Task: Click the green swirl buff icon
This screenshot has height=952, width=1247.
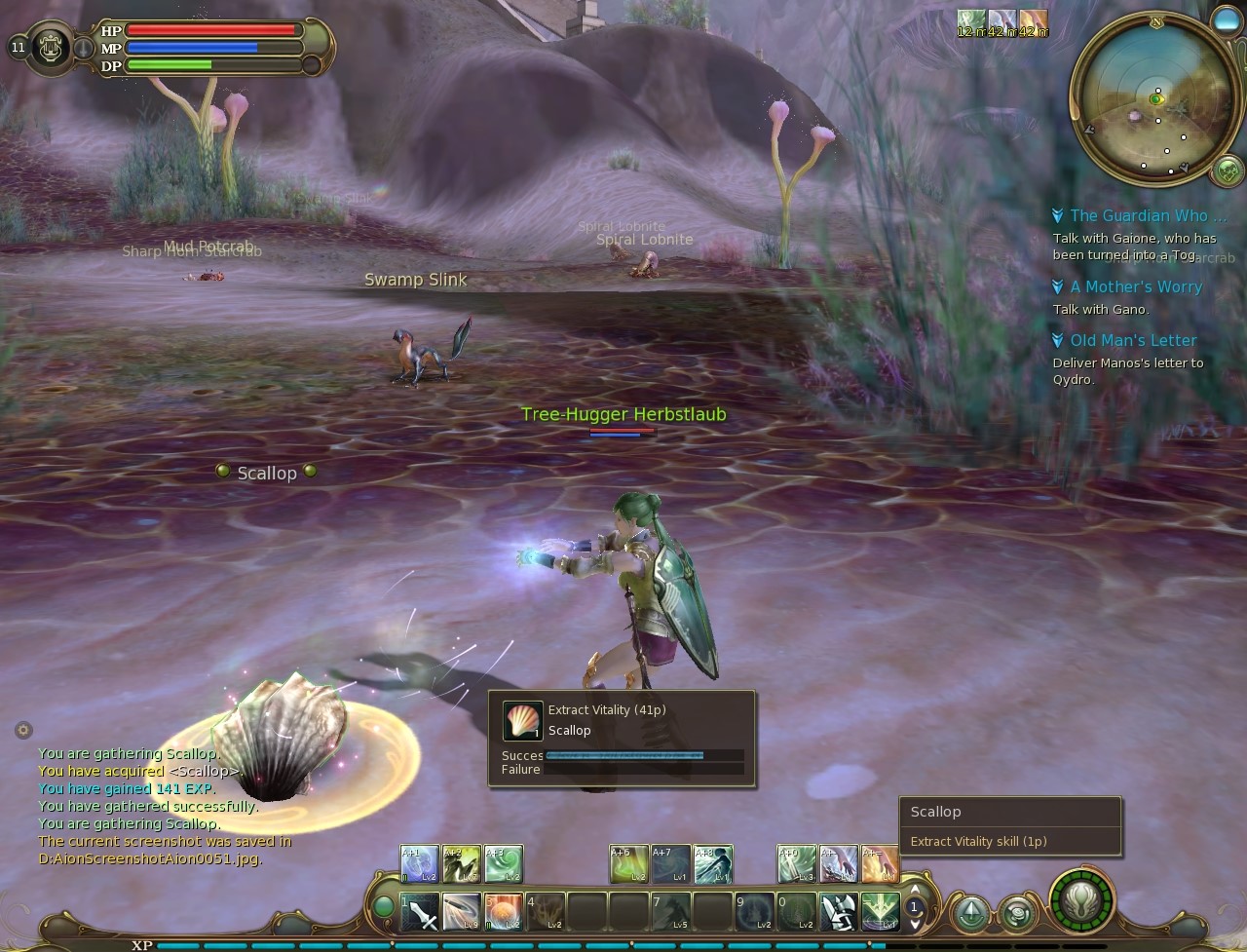Action: pos(970,21)
